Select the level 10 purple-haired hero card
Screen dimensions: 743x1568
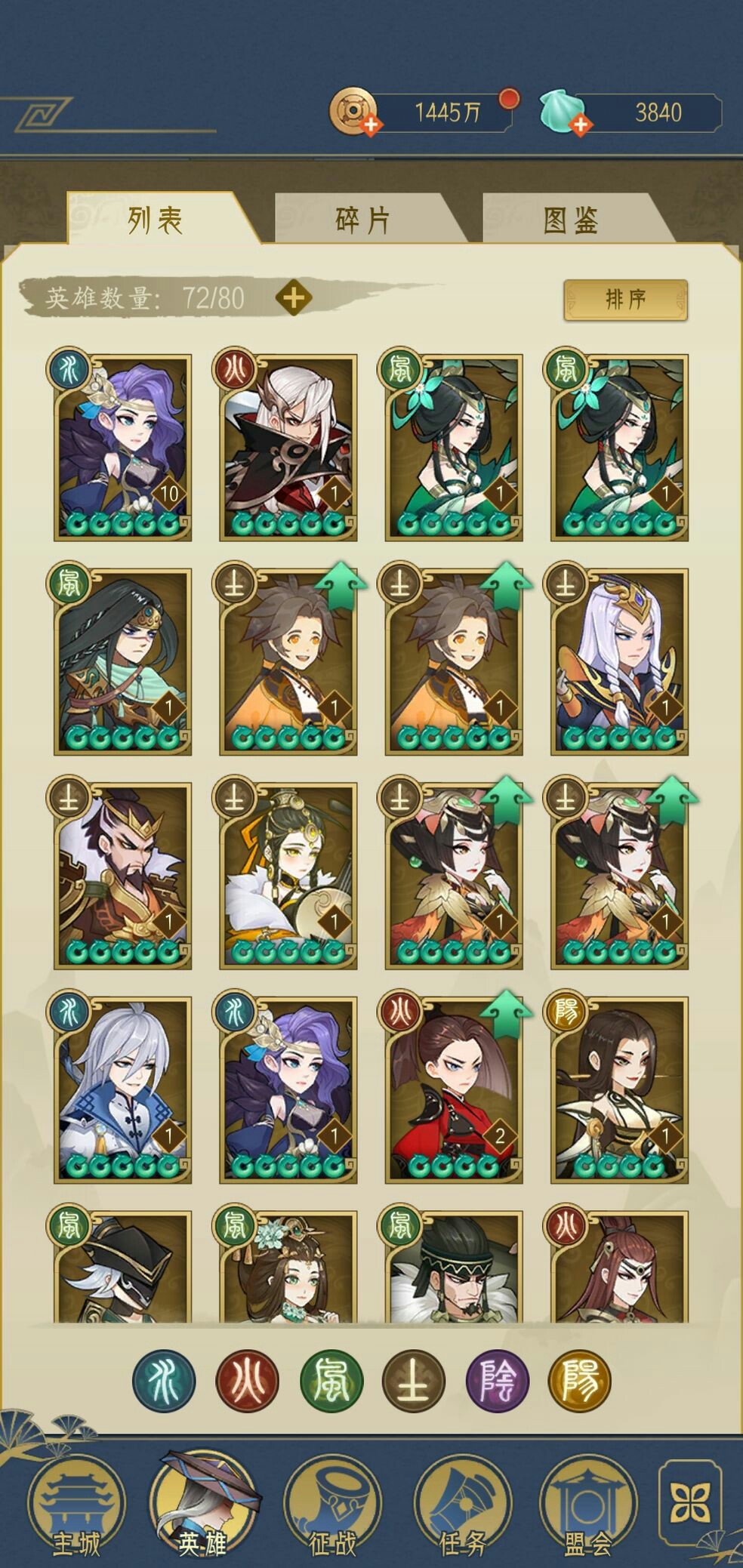click(122, 447)
